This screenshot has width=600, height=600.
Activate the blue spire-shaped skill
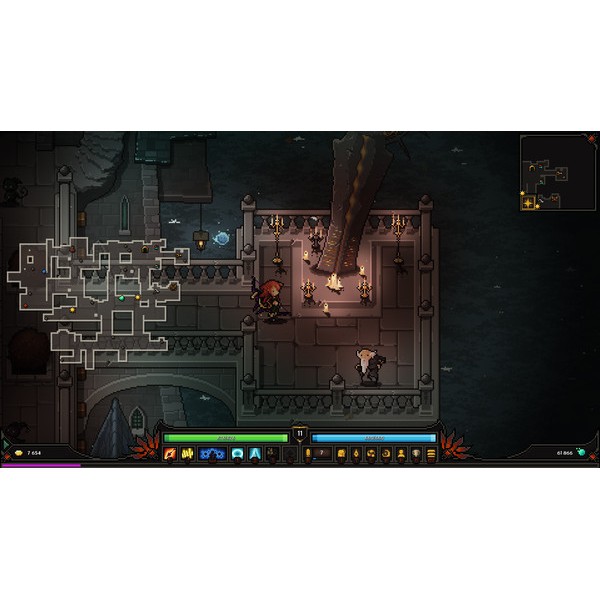tap(255, 454)
